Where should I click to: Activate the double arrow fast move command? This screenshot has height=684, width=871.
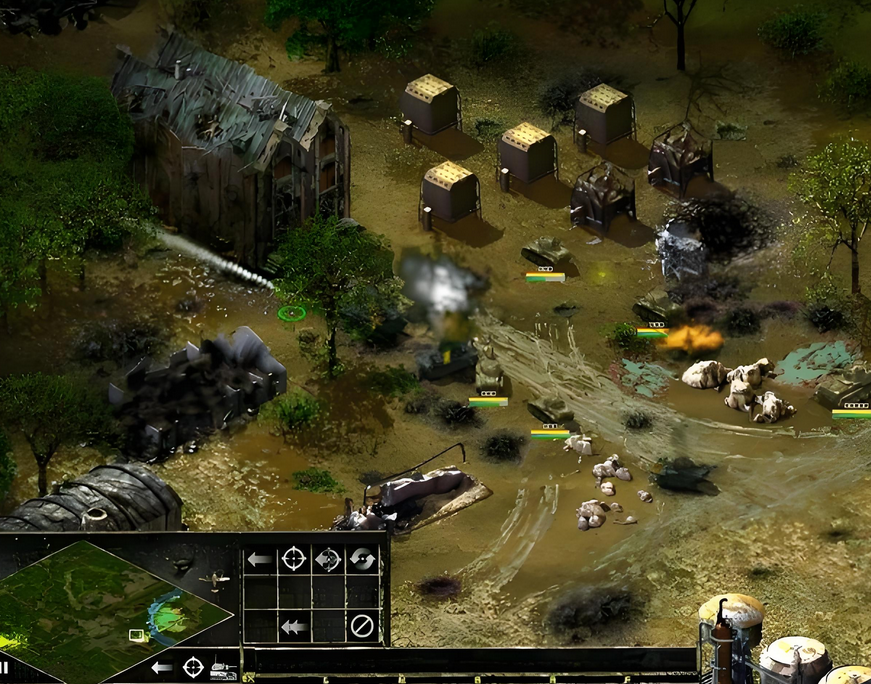coord(292,627)
